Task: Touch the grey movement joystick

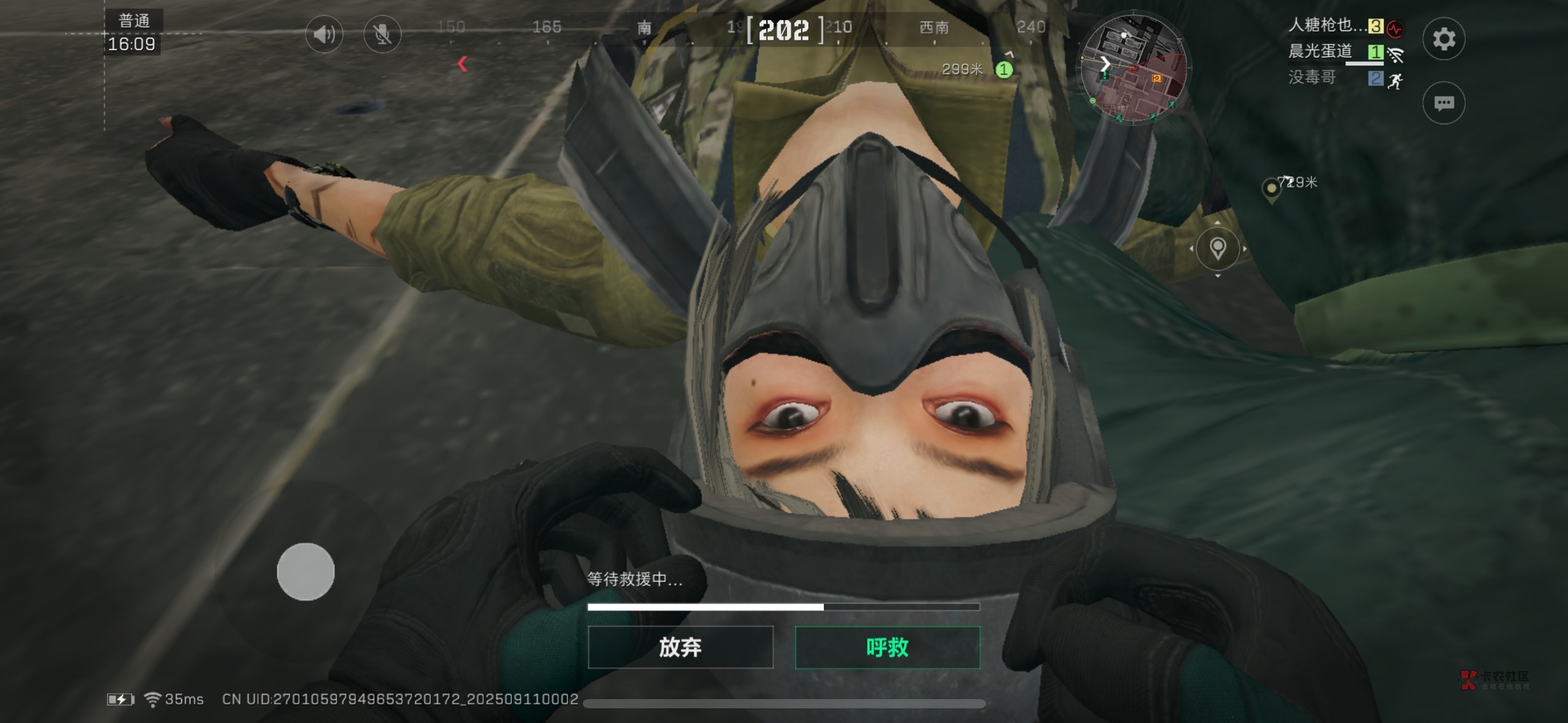Action: tap(306, 572)
